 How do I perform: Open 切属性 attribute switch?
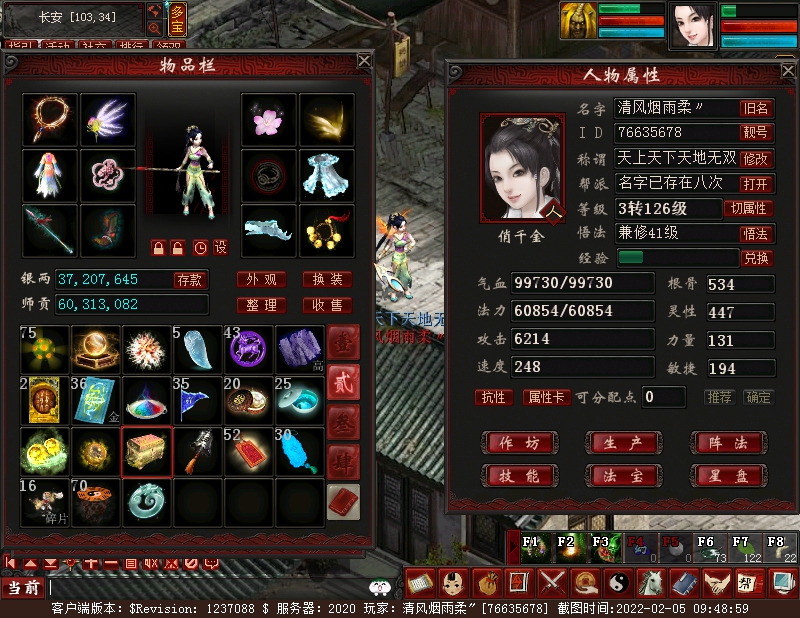click(x=749, y=208)
